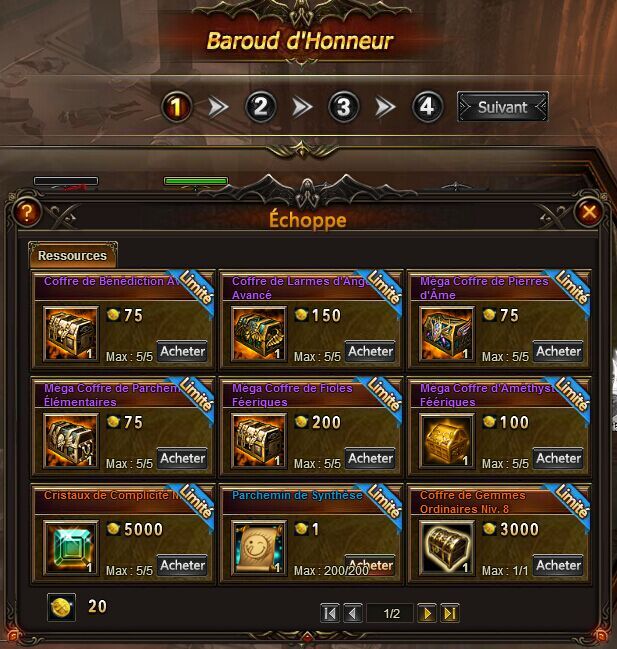Select stage 2 in the progress tracker

pos(260,107)
